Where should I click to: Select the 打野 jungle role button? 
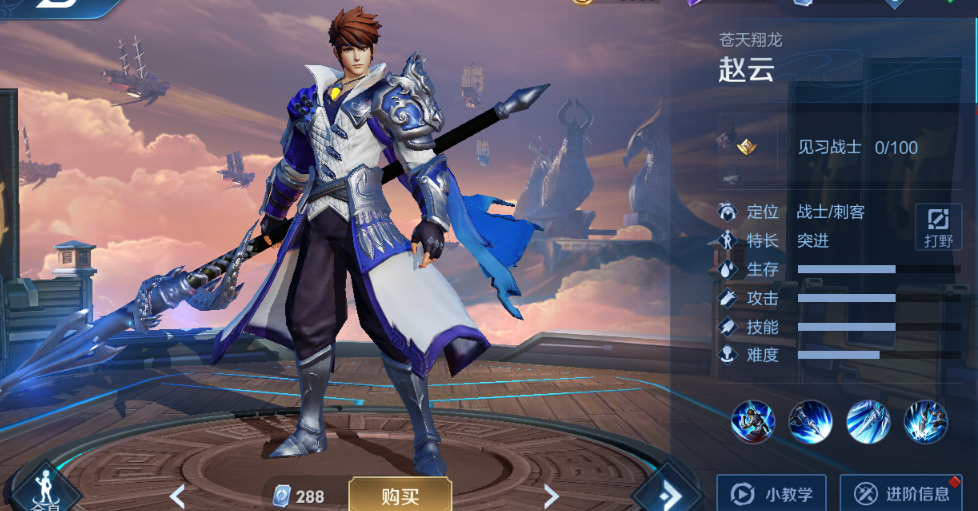click(938, 226)
